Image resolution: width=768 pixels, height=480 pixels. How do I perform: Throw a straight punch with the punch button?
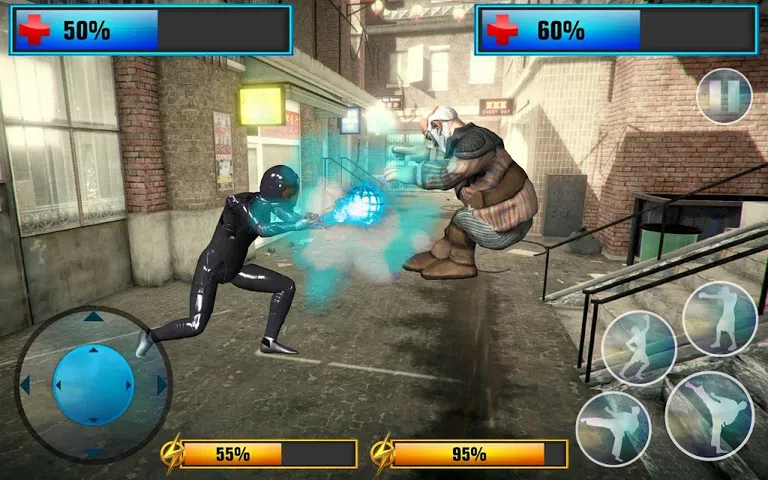720,318
